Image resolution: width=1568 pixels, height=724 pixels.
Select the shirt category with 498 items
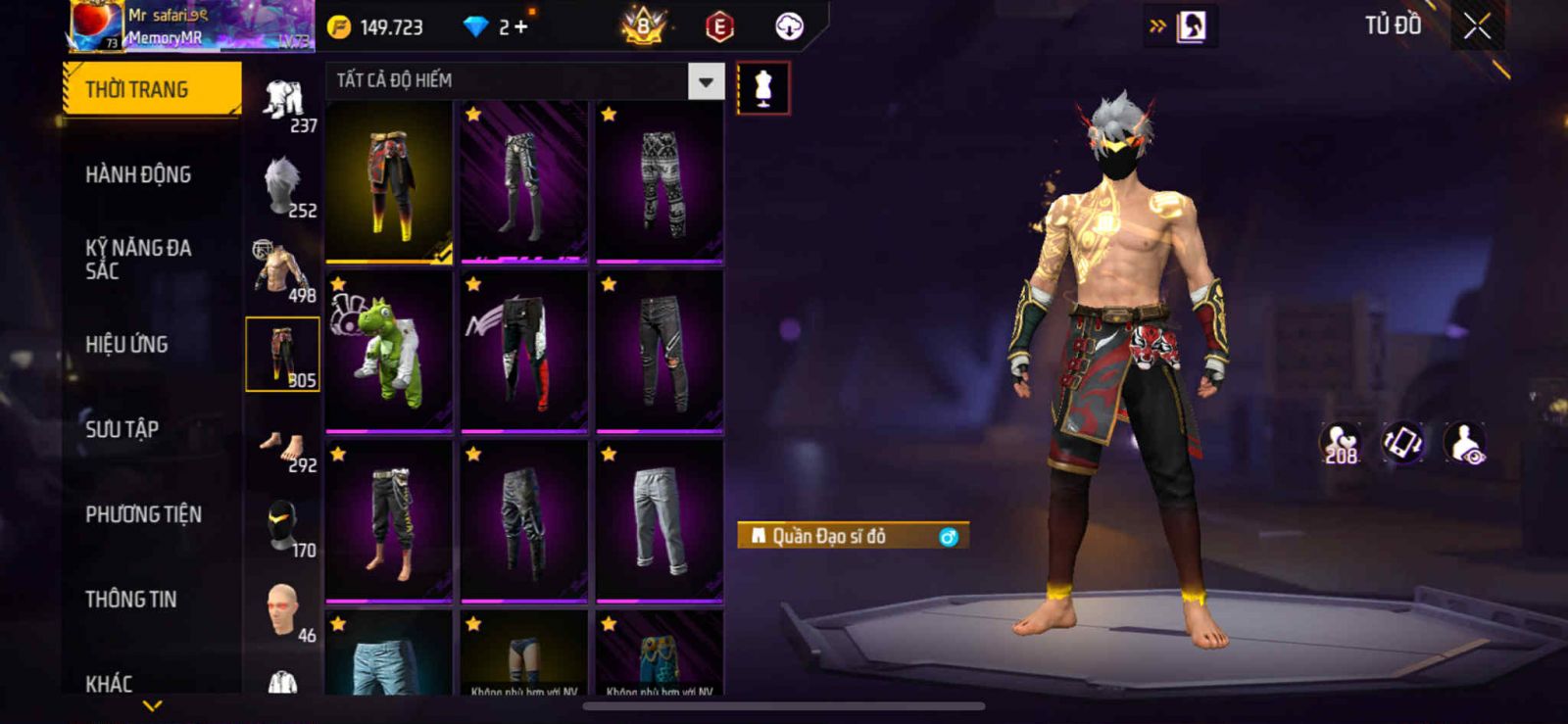pos(282,269)
